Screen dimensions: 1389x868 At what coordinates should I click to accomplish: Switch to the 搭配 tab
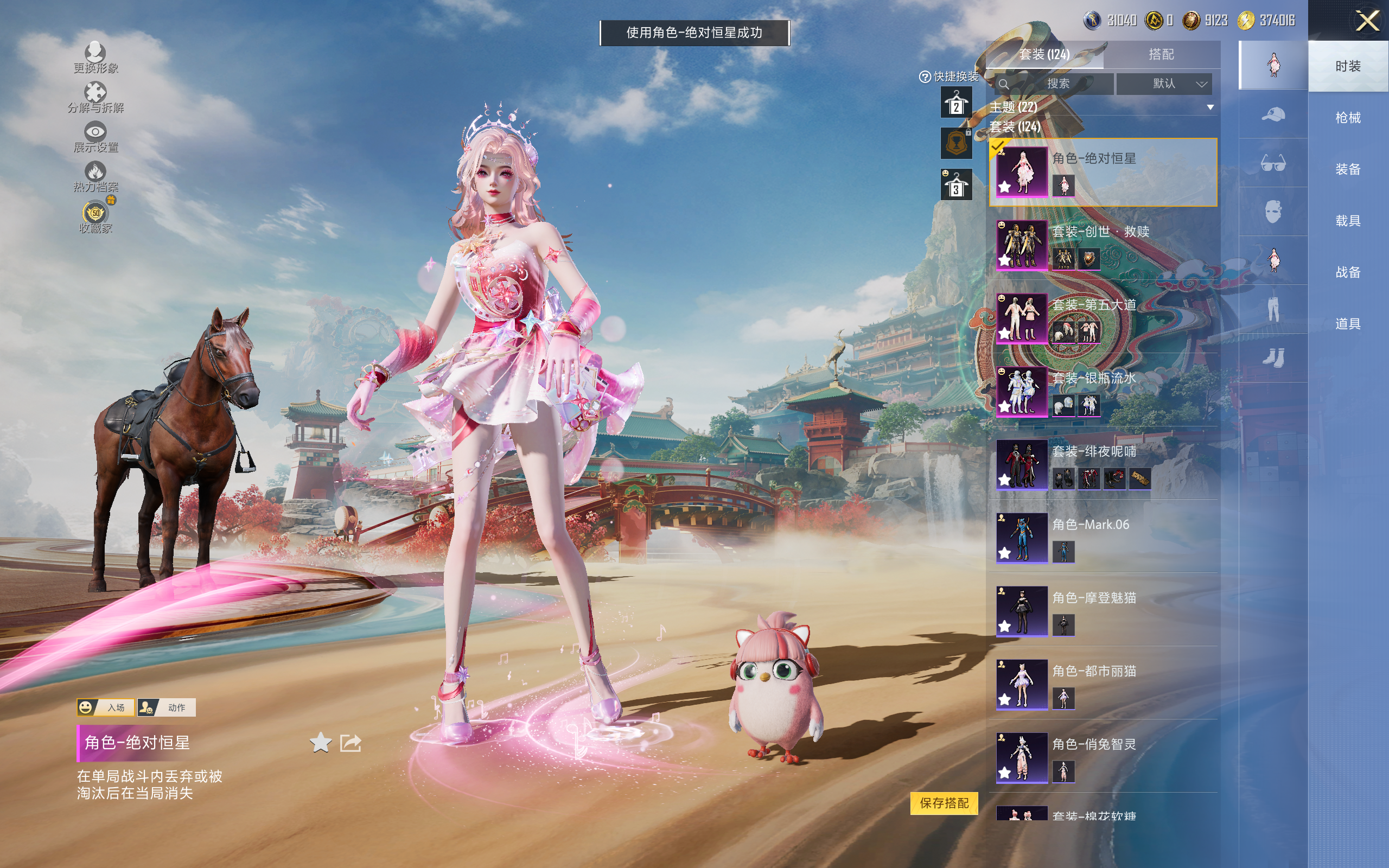pyautogui.click(x=1161, y=55)
